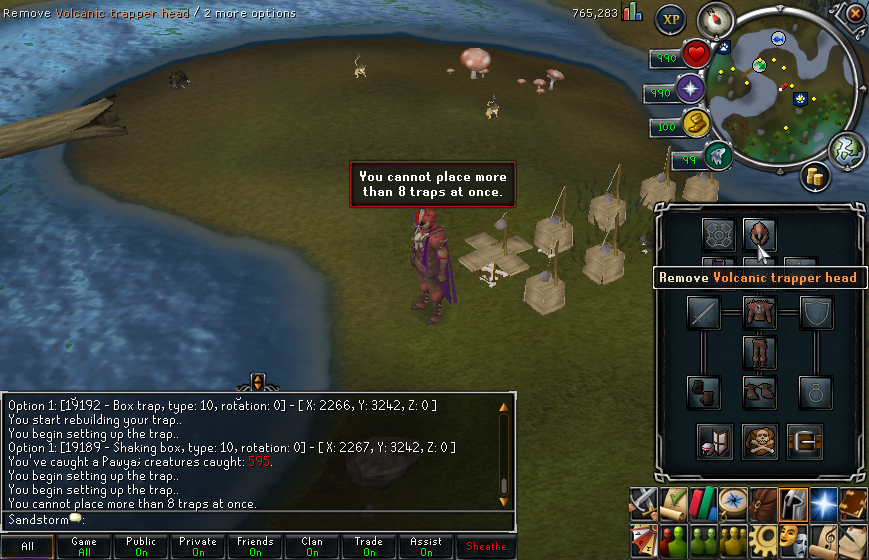Toggle the XP counter button
Viewport: 869px width, 560px height.
[670, 19]
